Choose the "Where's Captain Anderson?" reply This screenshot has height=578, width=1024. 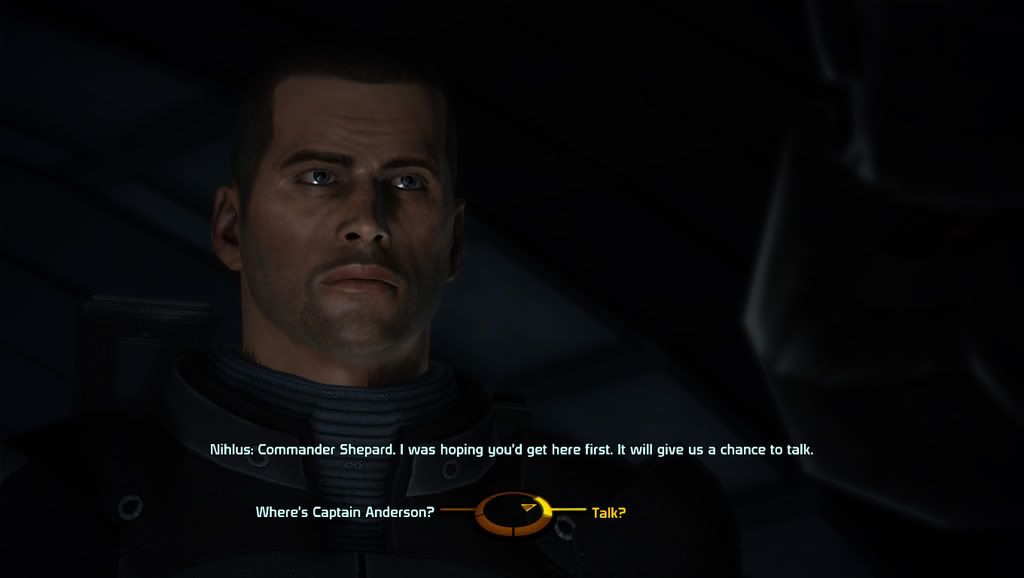345,513
